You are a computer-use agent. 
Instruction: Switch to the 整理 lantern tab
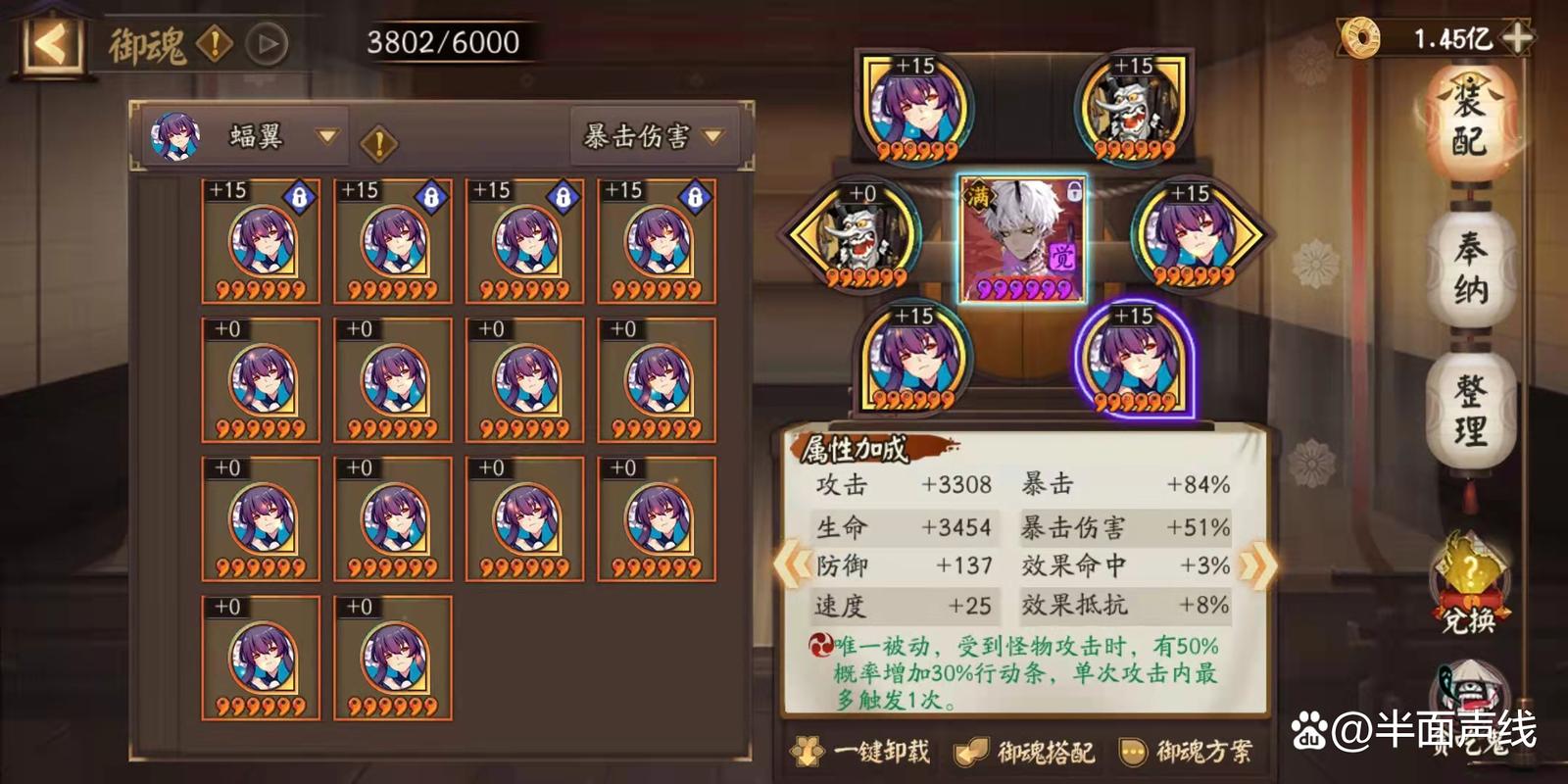pos(1470,410)
